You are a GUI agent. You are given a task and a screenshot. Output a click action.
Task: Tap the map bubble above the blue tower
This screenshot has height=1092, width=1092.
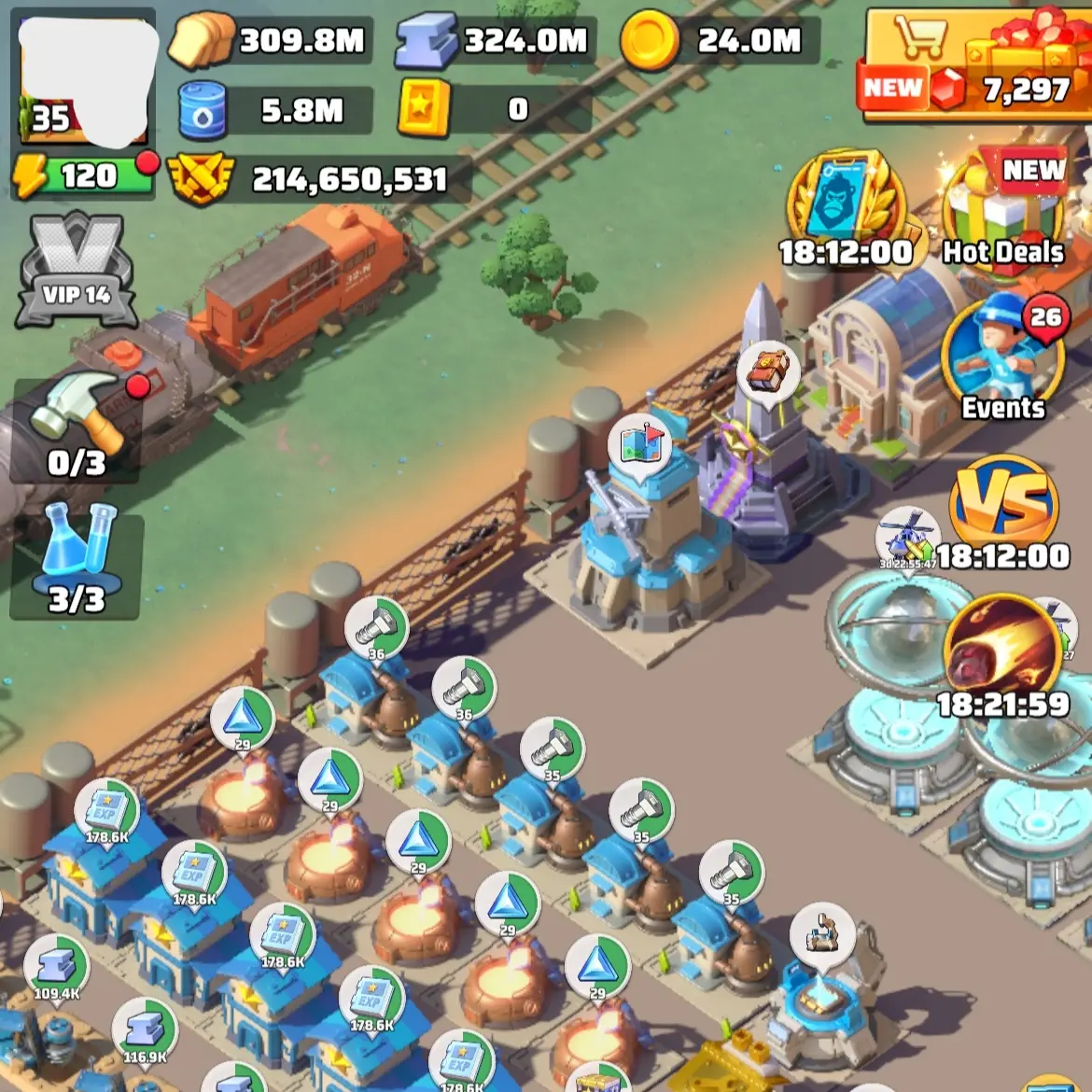pyautogui.click(x=639, y=444)
